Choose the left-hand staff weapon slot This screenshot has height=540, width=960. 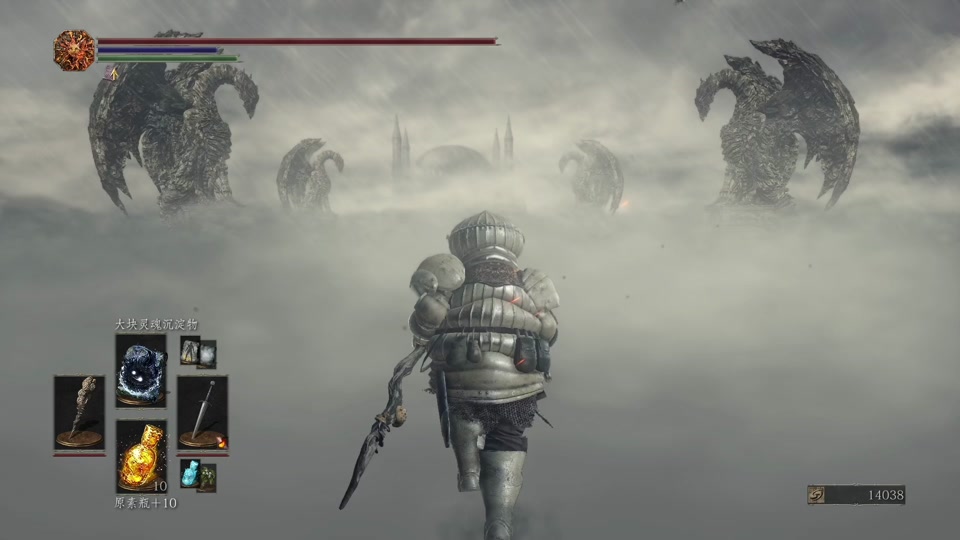[x=79, y=412]
